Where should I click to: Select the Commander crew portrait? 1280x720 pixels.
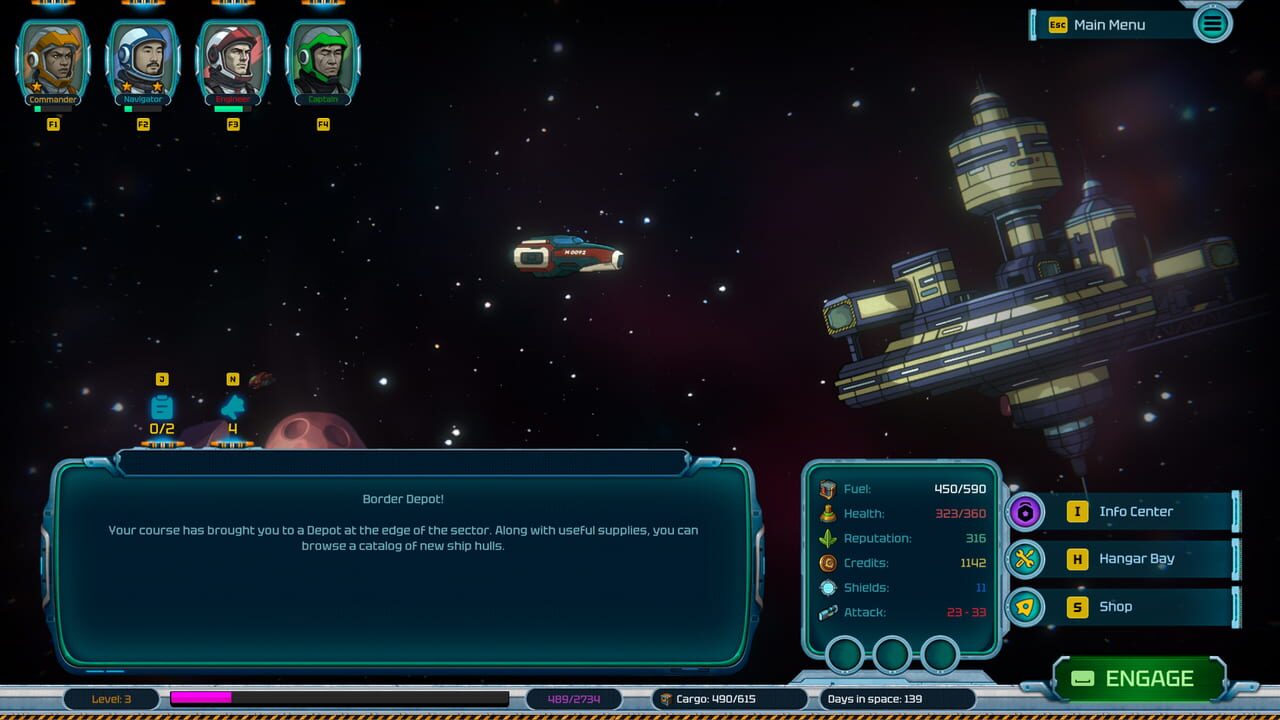point(52,57)
